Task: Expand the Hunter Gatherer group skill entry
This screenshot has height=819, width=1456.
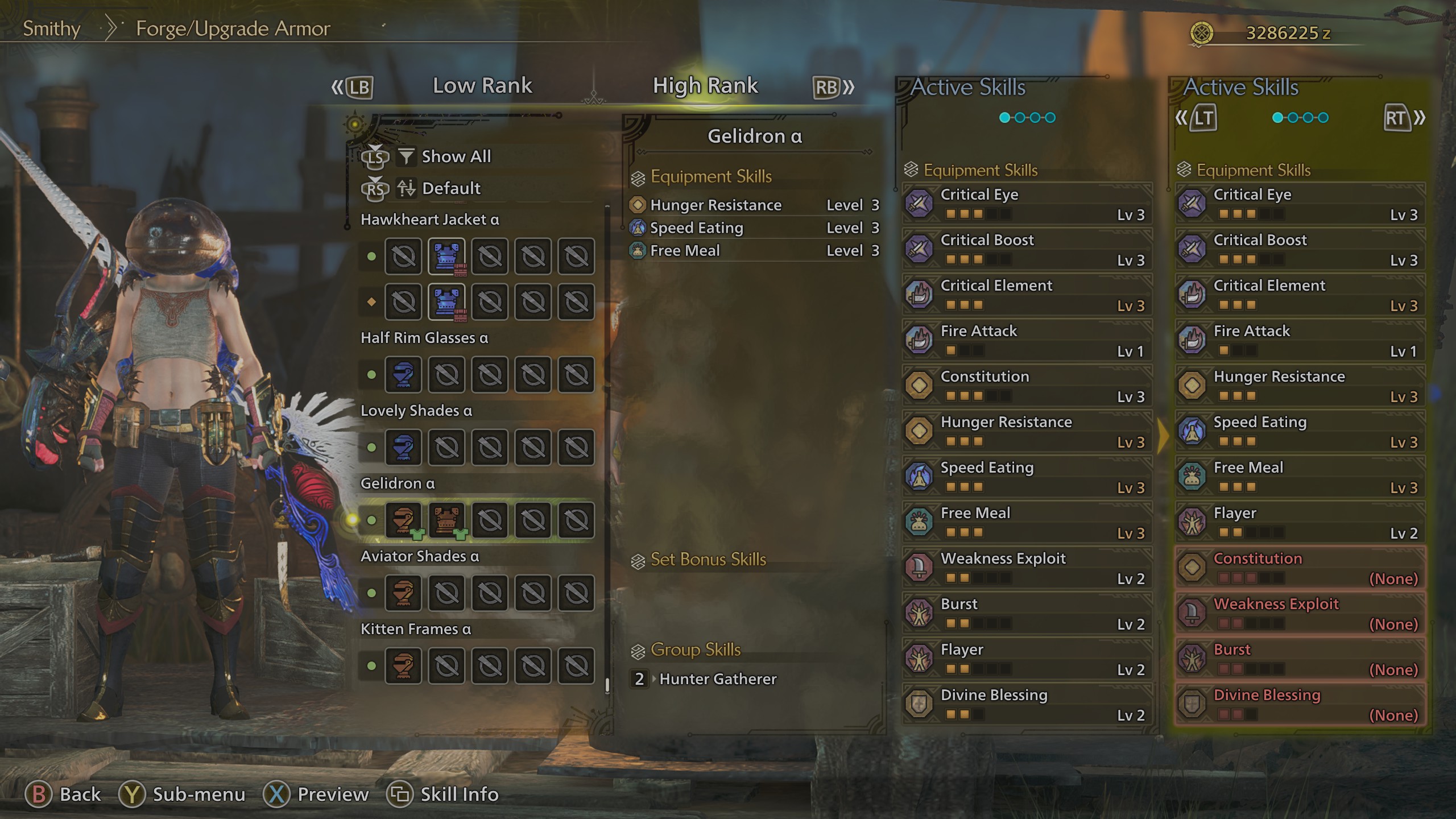Action: pyautogui.click(x=718, y=679)
